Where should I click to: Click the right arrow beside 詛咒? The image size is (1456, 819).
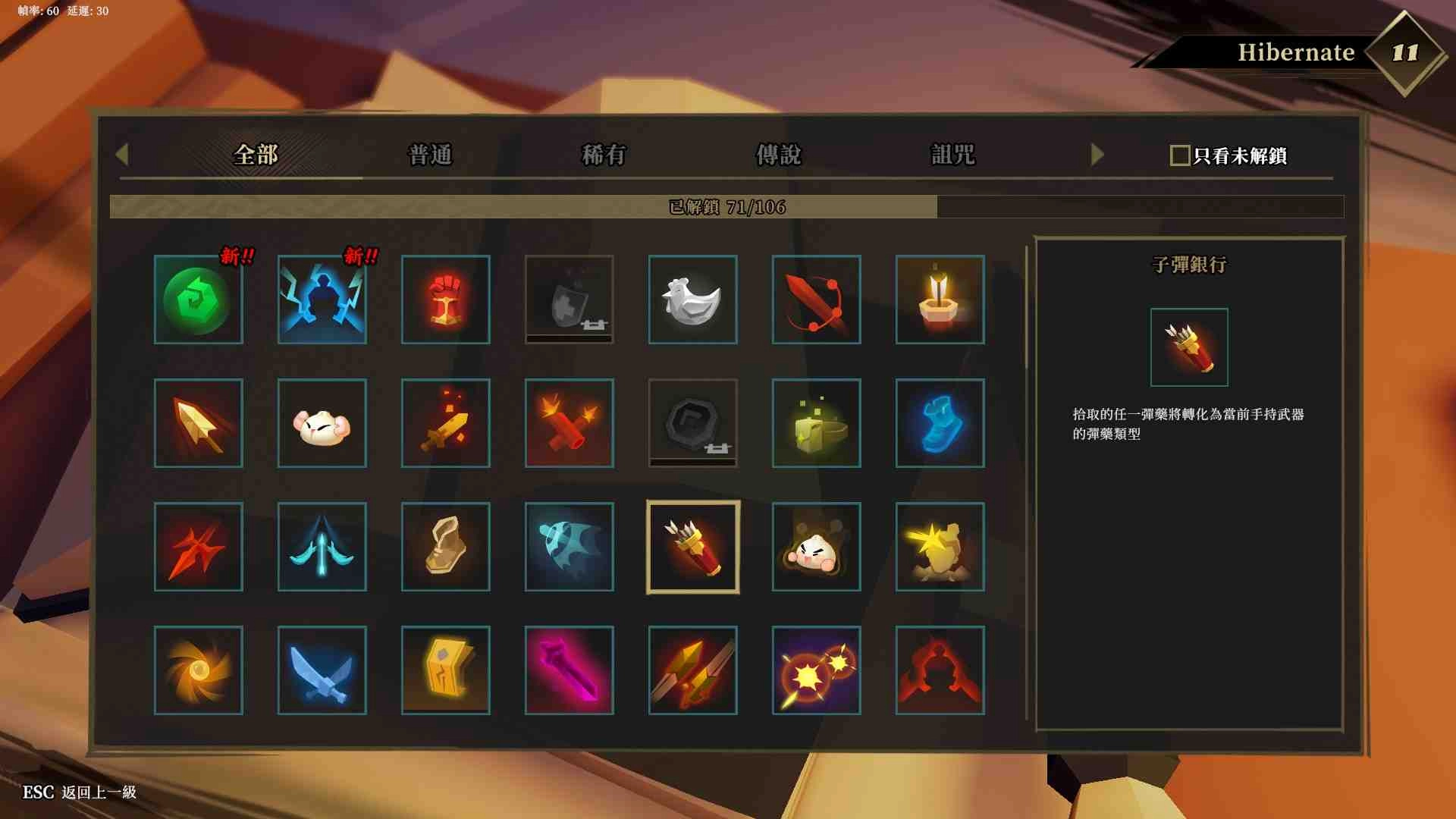(1094, 155)
